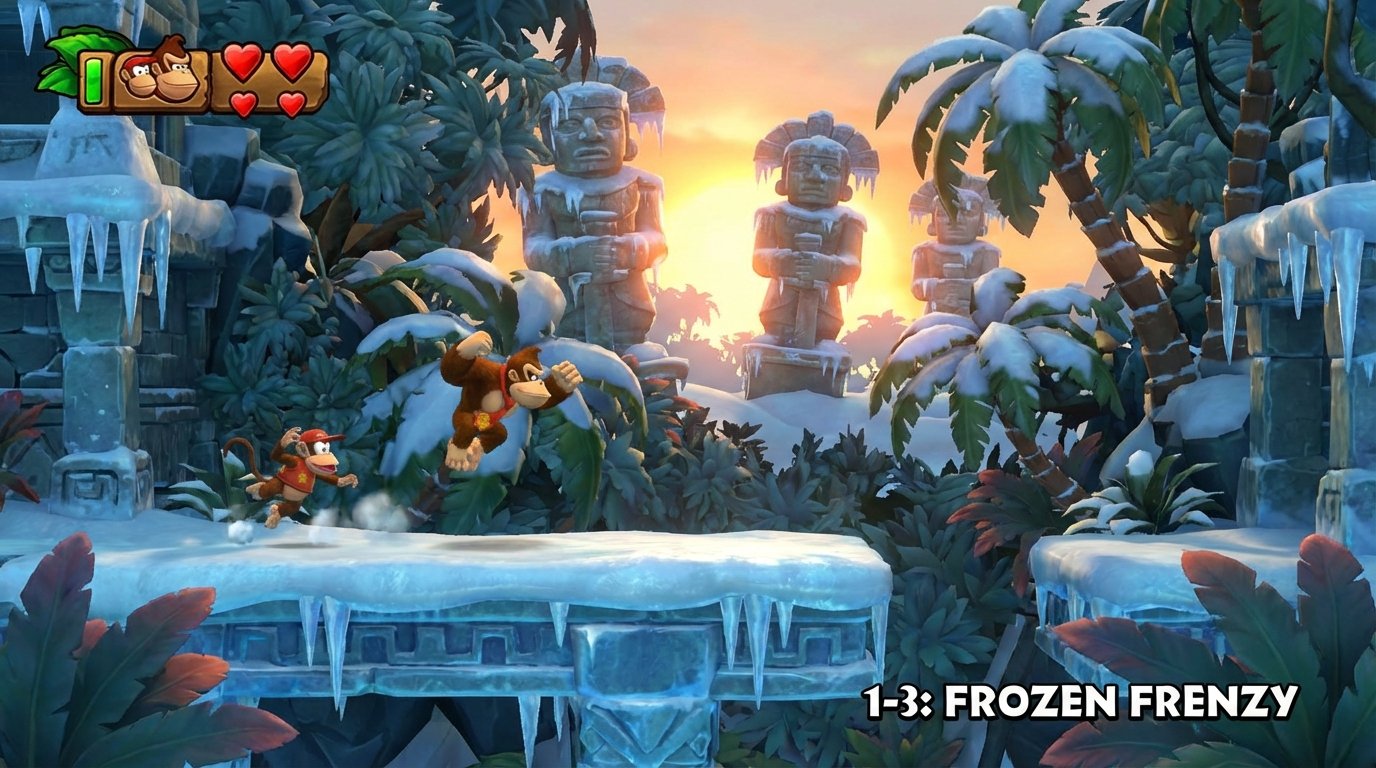Click the small lower-left heart icon
The image size is (1376, 768).
coord(241,101)
